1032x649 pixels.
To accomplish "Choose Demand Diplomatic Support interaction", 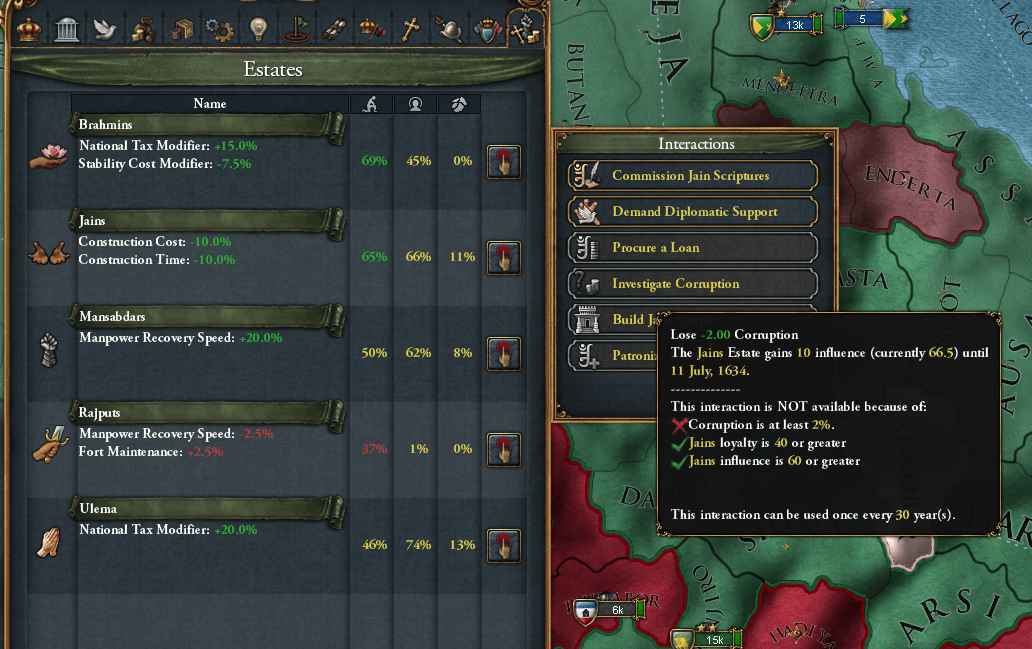I will [692, 212].
